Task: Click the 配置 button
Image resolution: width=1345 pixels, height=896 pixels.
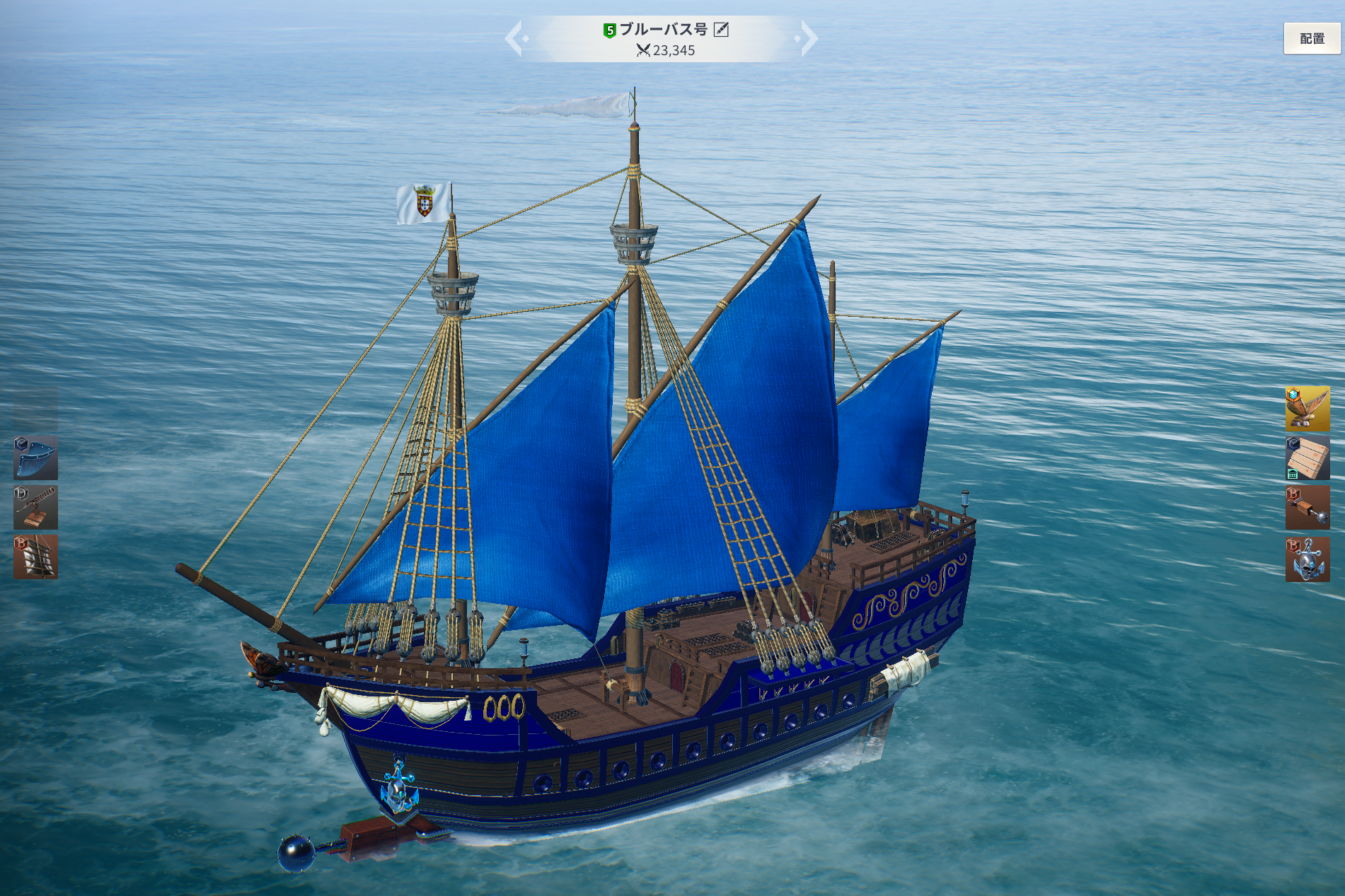Action: point(1311,39)
